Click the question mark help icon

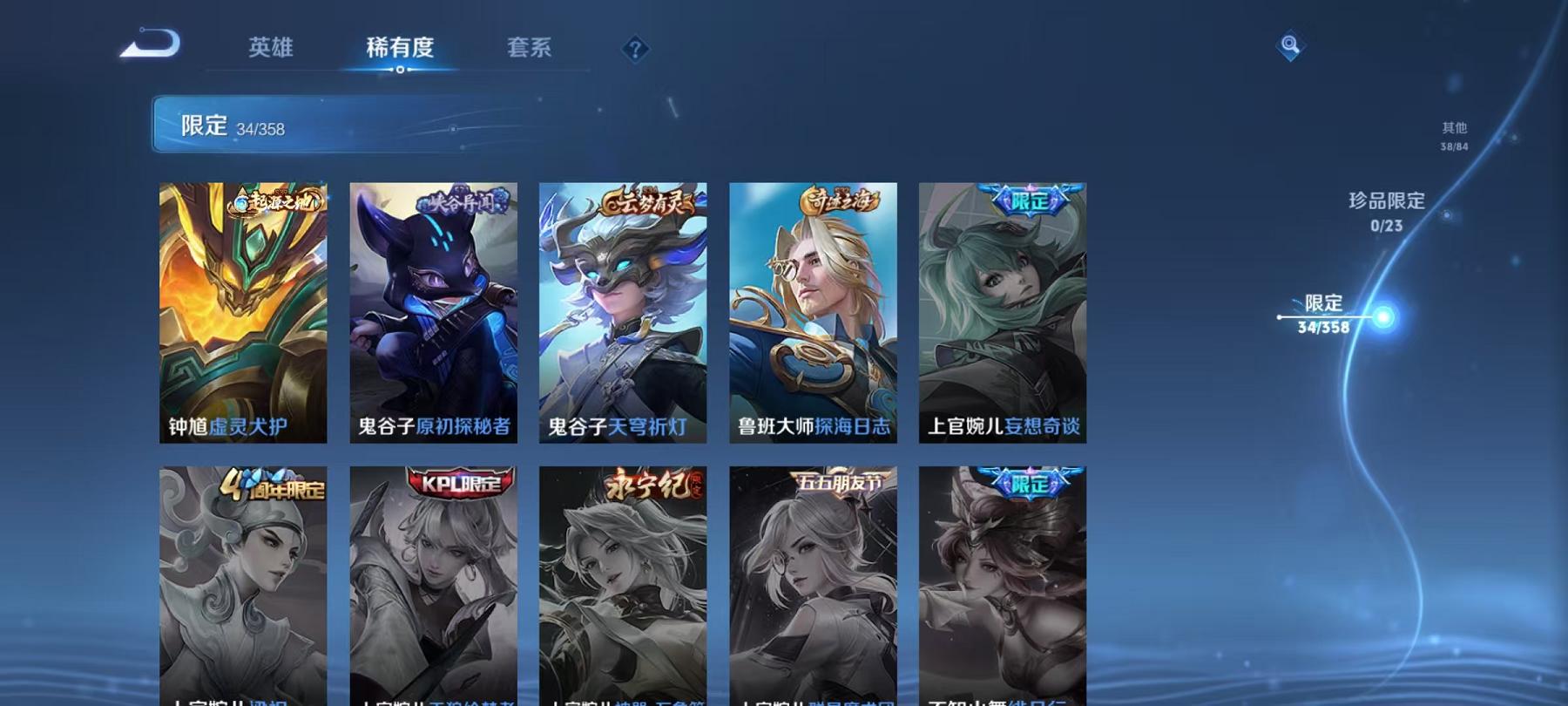tap(635, 50)
